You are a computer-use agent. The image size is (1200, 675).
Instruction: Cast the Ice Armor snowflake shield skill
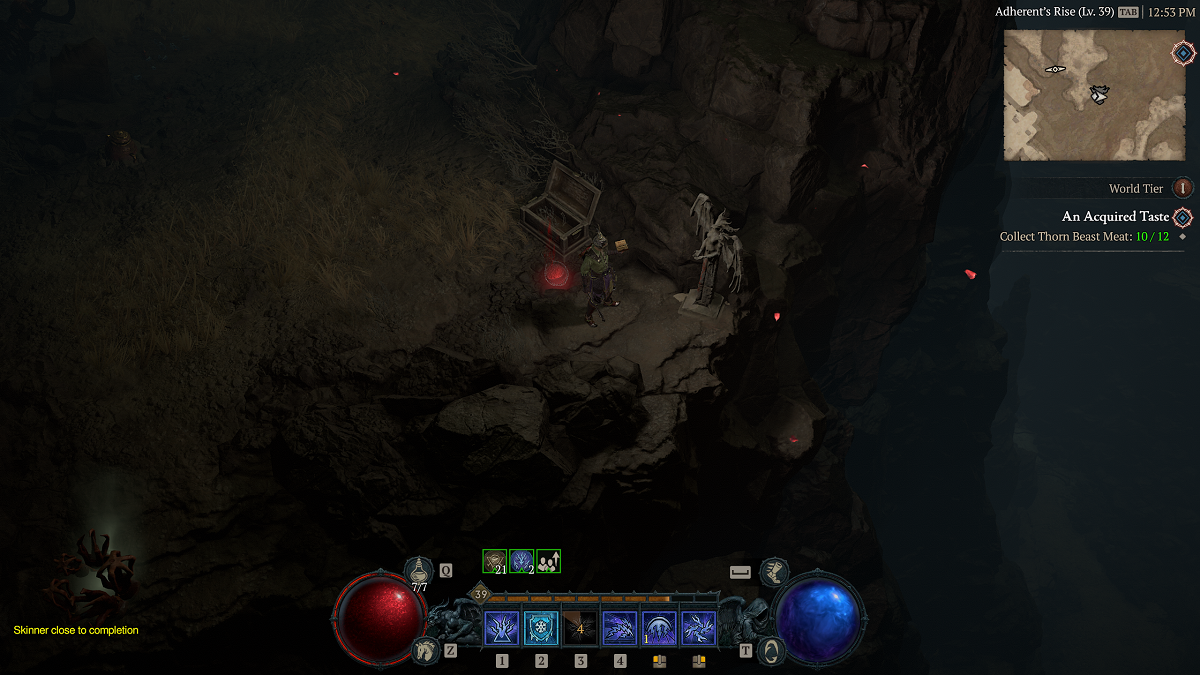tap(541, 629)
